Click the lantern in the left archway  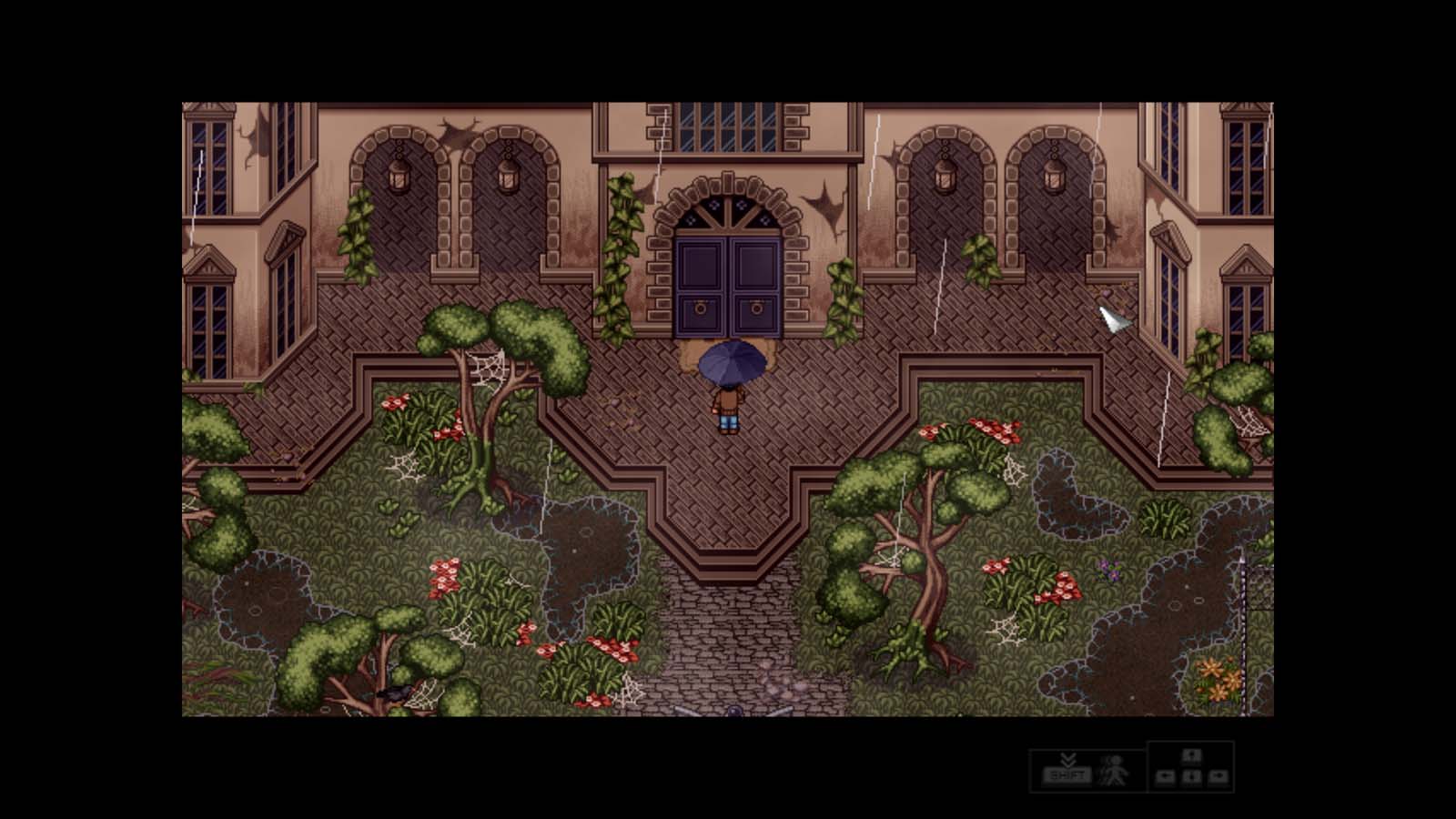(399, 177)
